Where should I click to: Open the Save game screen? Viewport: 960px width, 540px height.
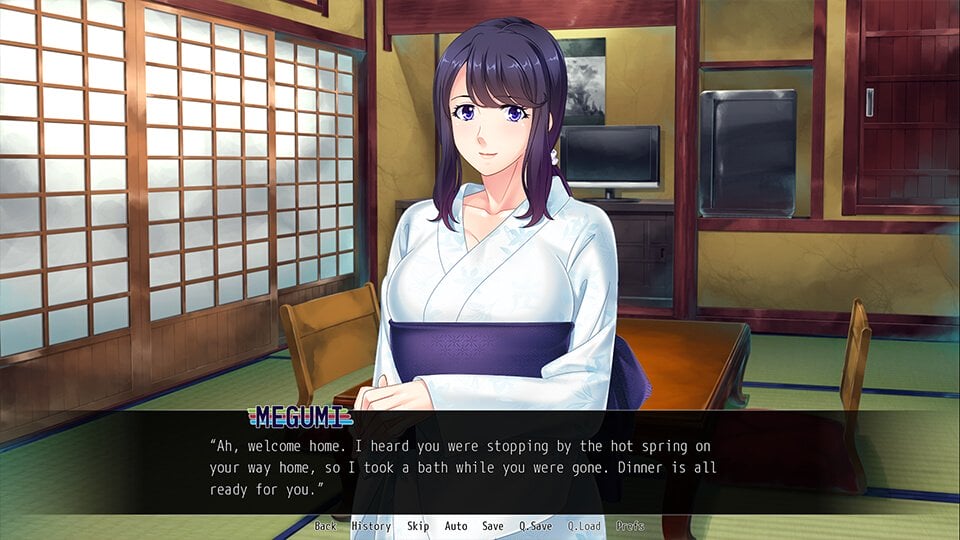pyautogui.click(x=493, y=526)
